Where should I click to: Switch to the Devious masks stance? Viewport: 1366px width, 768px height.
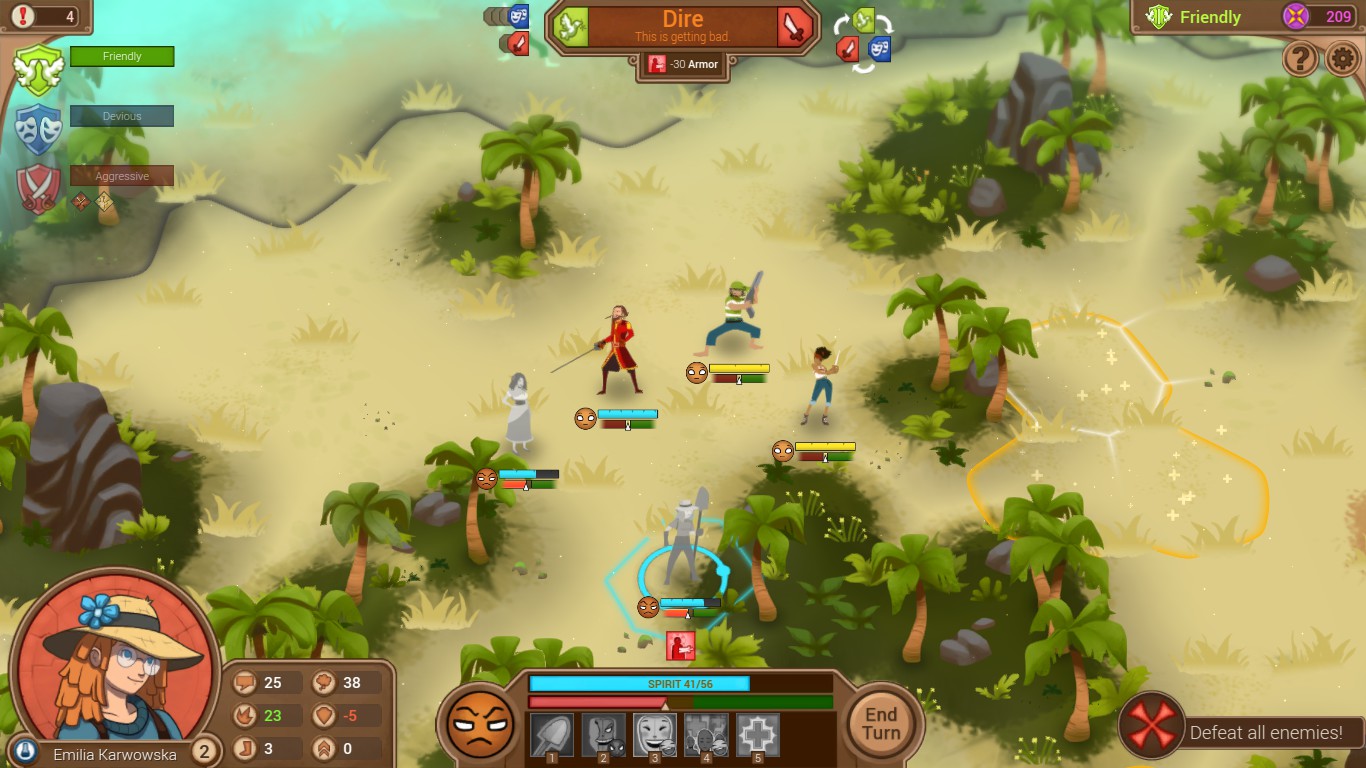point(38,128)
